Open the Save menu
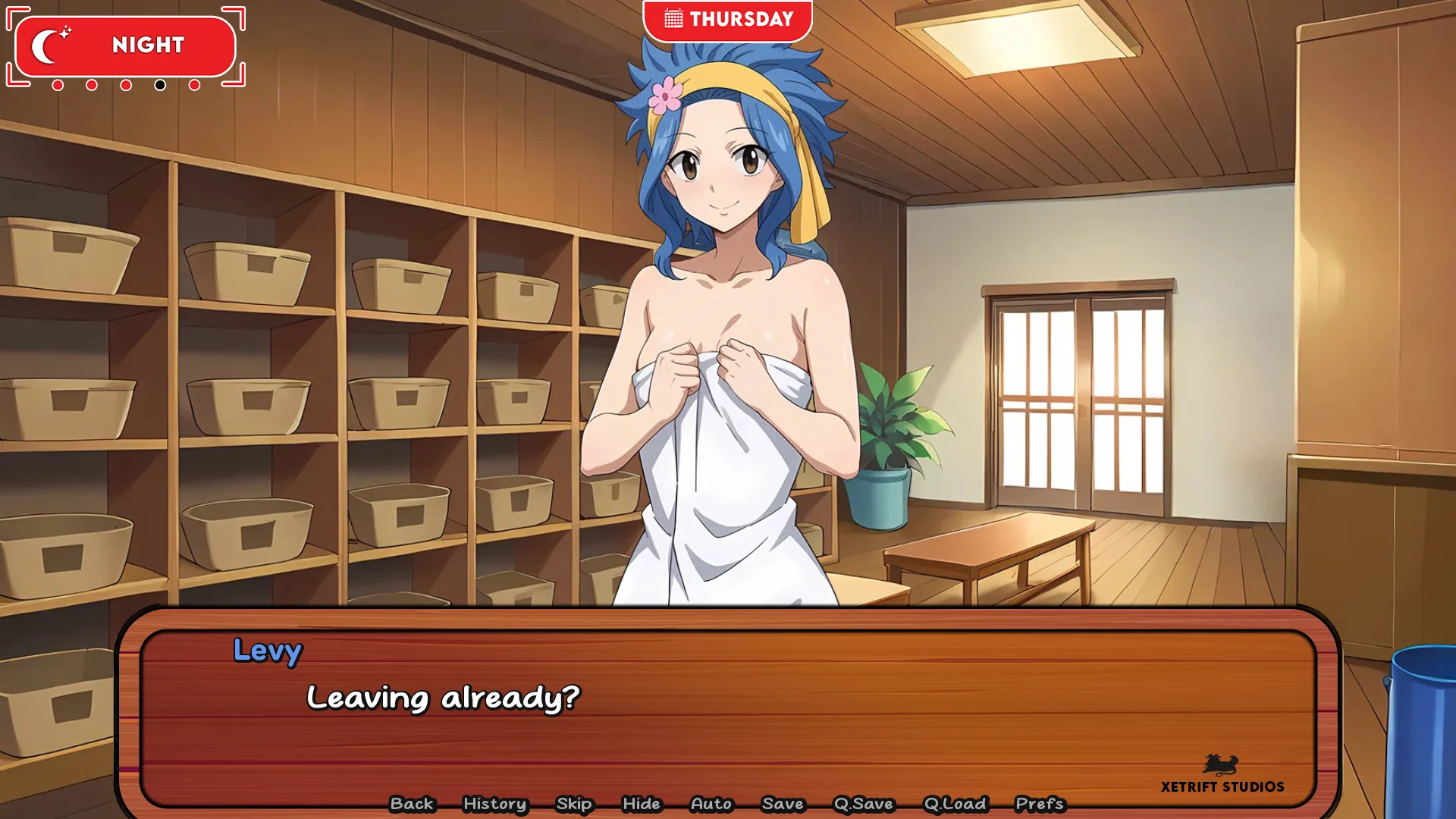This screenshot has height=819, width=1456. click(x=783, y=804)
